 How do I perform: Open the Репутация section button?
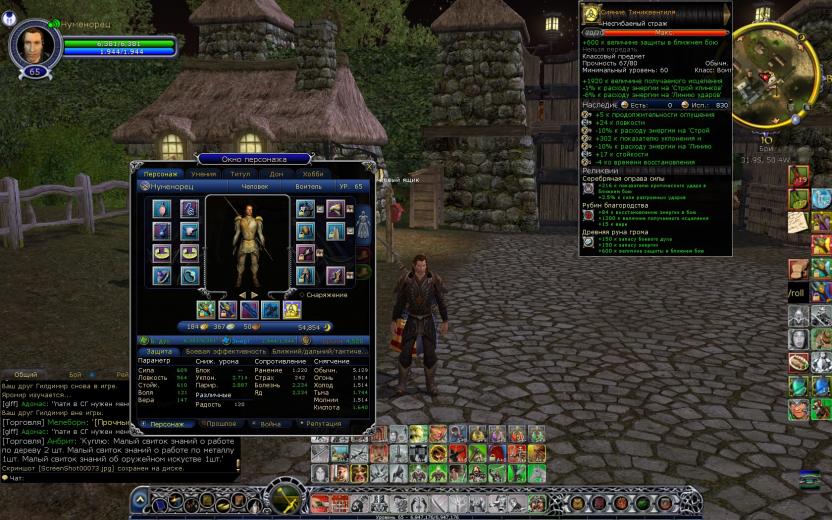pyautogui.click(x=323, y=424)
